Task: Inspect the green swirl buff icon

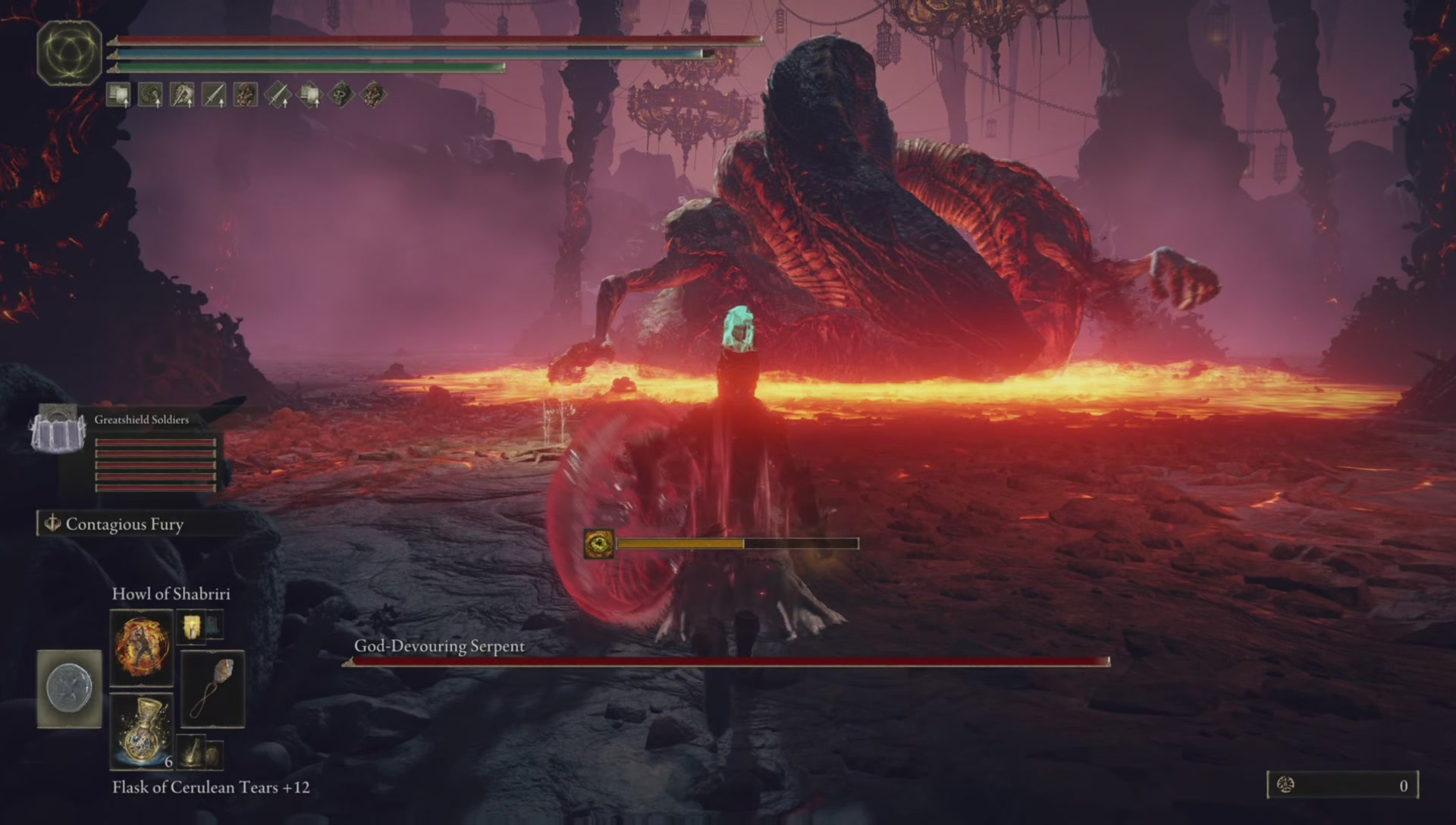Action: [x=150, y=96]
